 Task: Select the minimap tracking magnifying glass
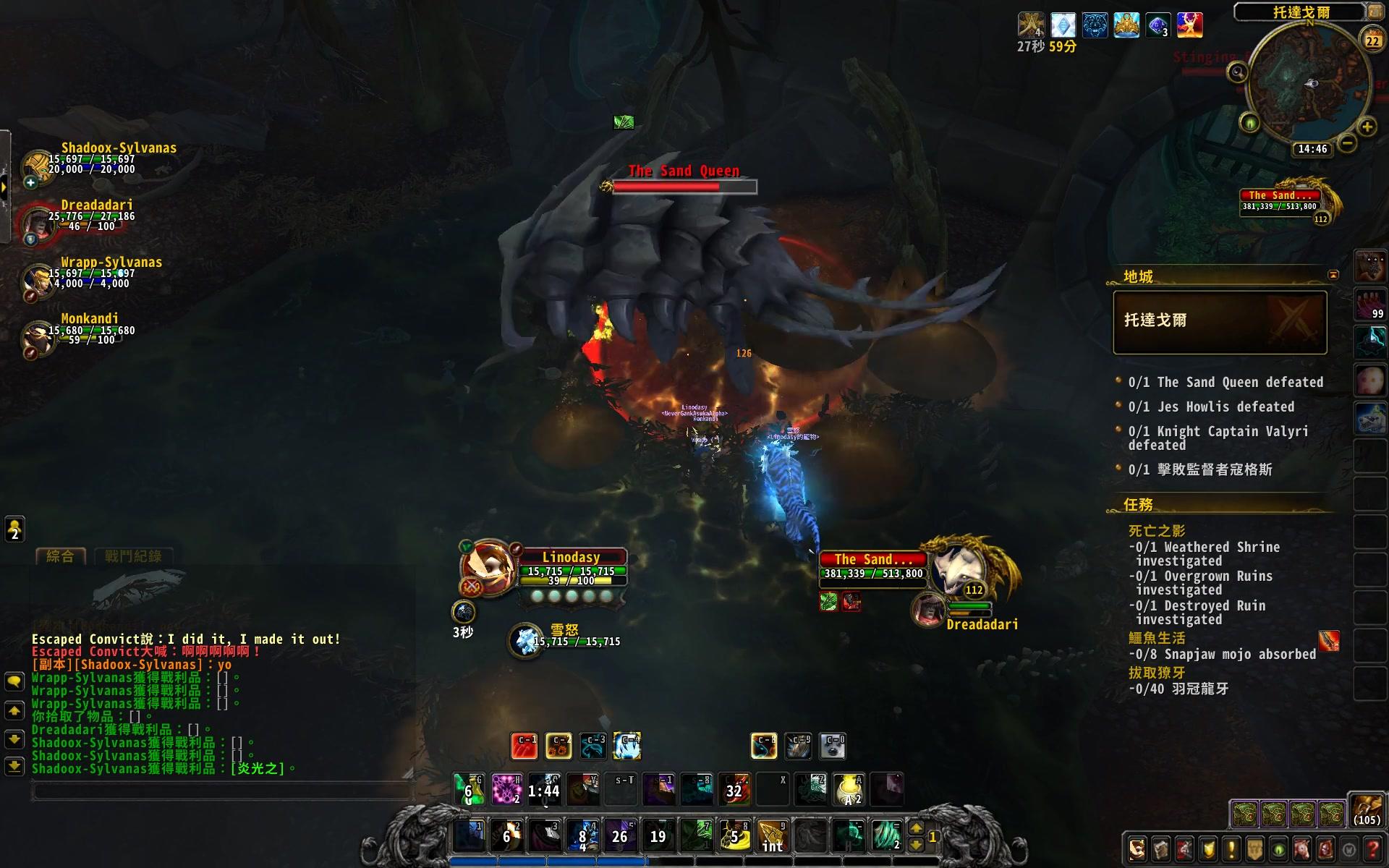coord(1237,72)
